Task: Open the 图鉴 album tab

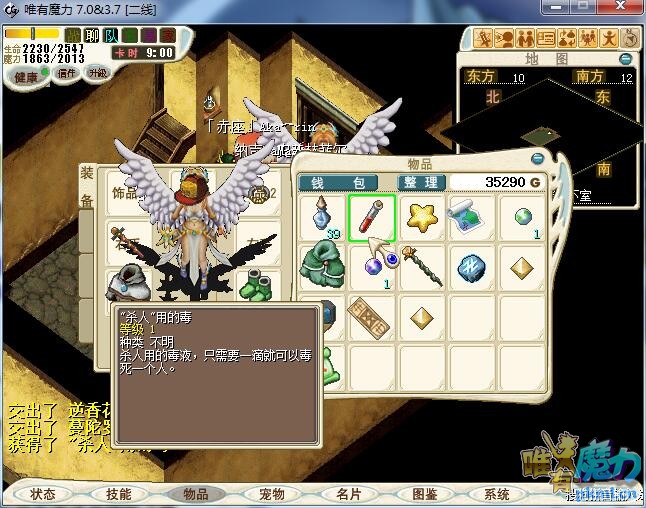Action: pyautogui.click(x=424, y=494)
